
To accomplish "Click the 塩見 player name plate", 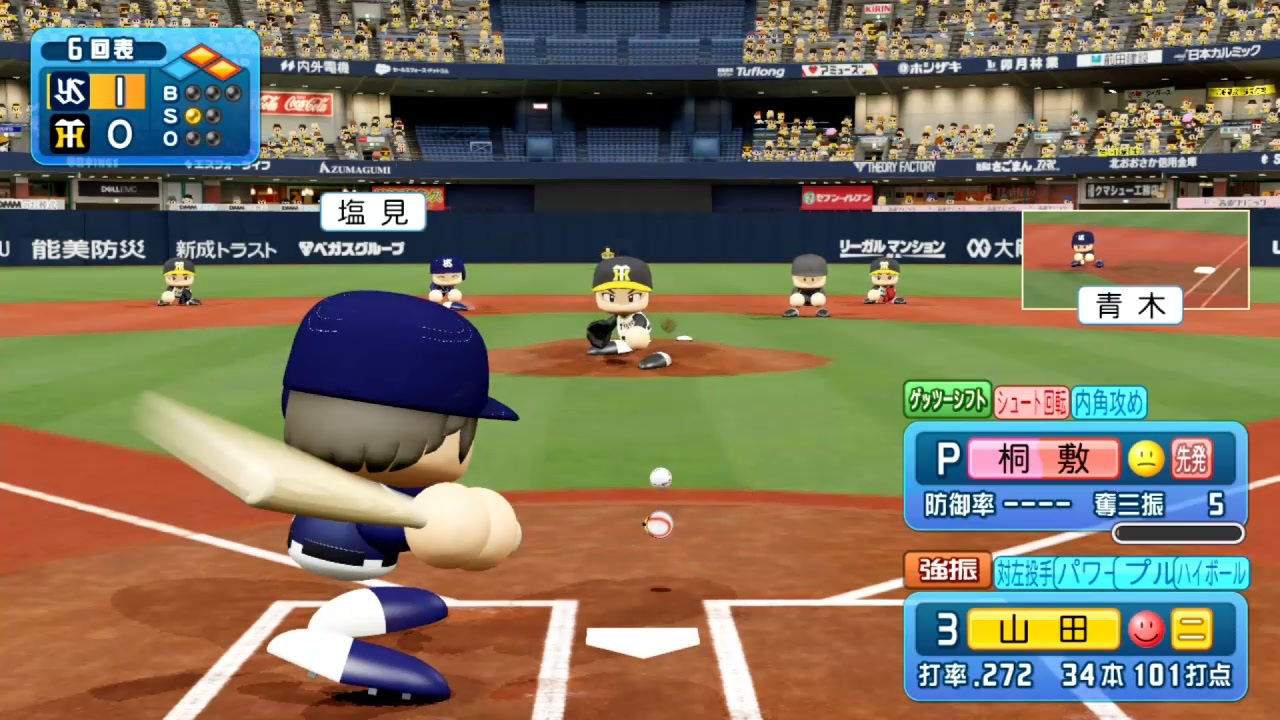I will click(373, 212).
